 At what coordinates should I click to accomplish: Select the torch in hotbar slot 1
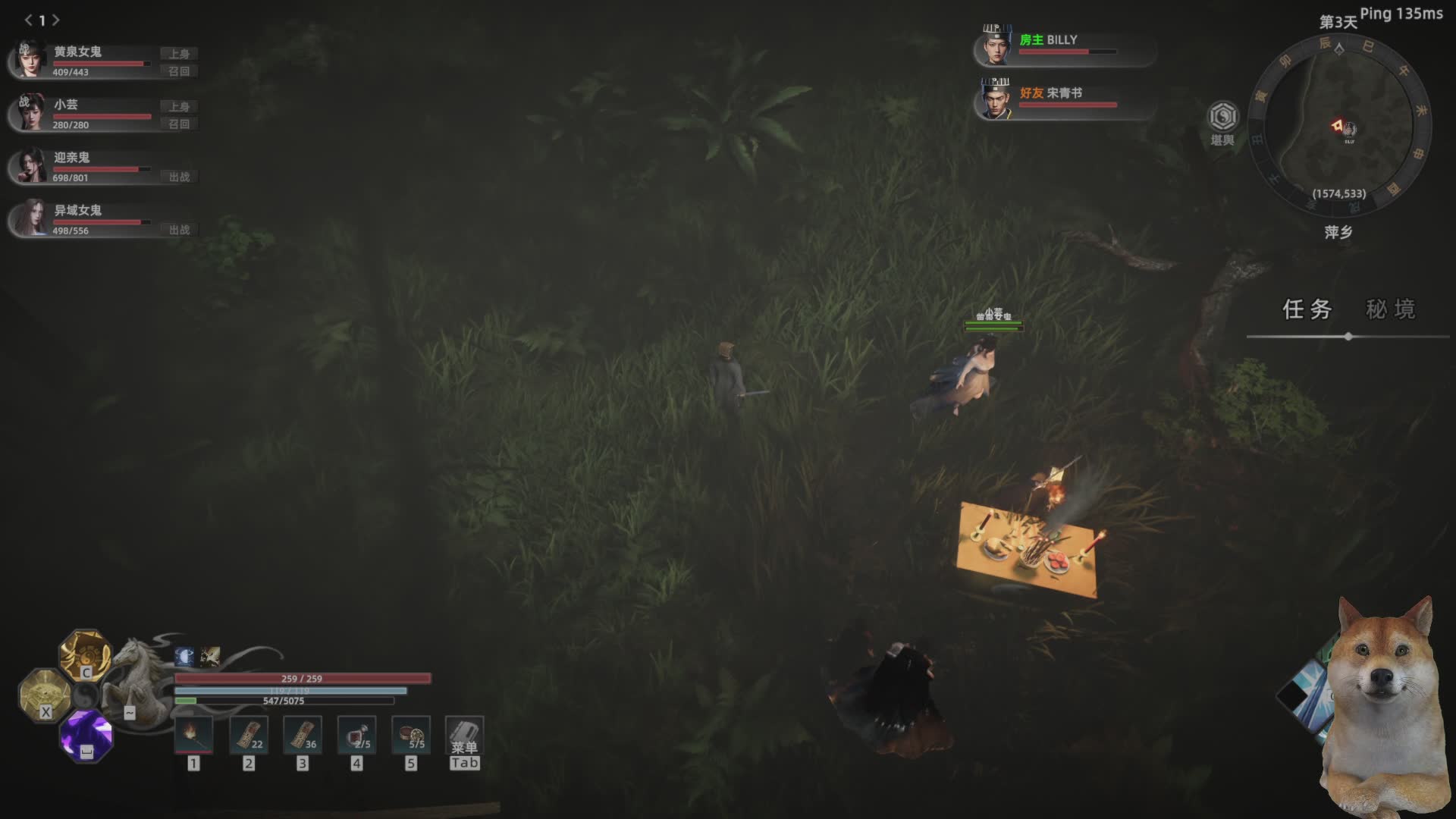click(193, 735)
